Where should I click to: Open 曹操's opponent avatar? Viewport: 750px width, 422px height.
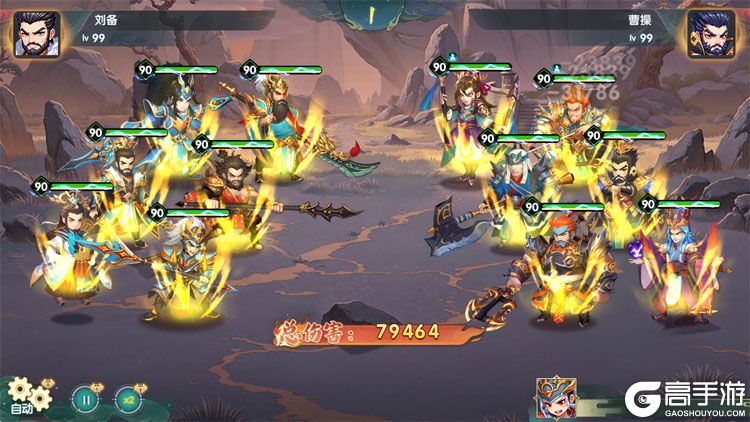coord(712,35)
